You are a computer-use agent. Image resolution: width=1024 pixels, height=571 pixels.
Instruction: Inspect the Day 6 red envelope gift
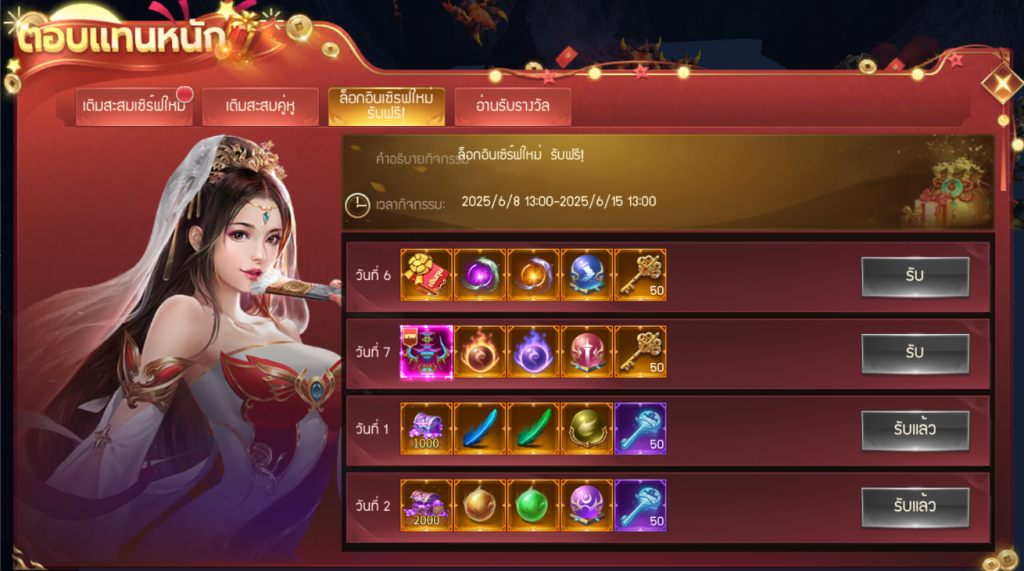pos(426,275)
